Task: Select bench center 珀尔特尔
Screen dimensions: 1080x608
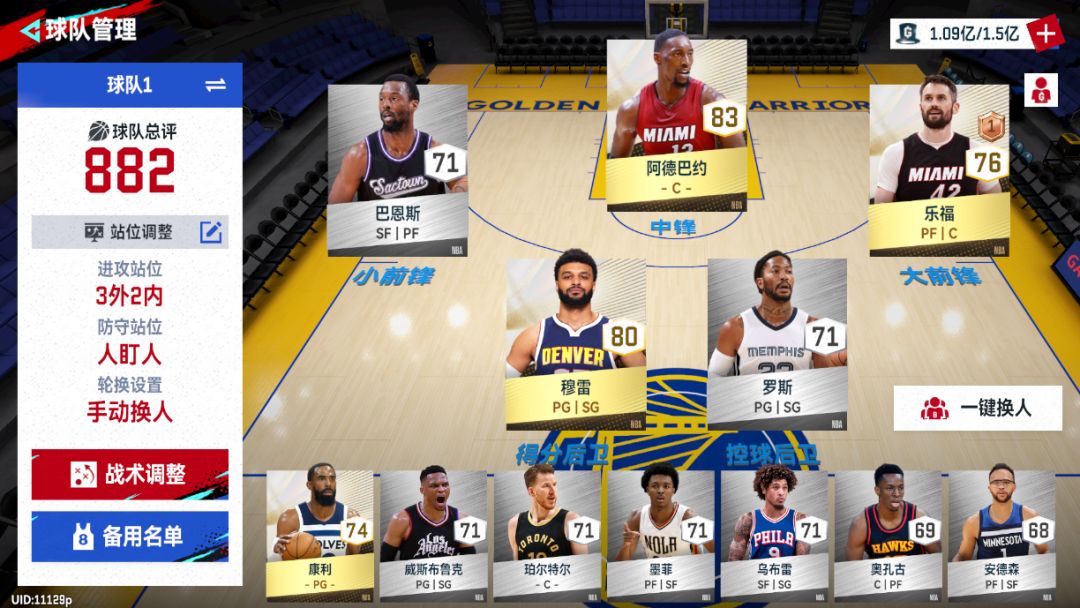Action: 547,532
